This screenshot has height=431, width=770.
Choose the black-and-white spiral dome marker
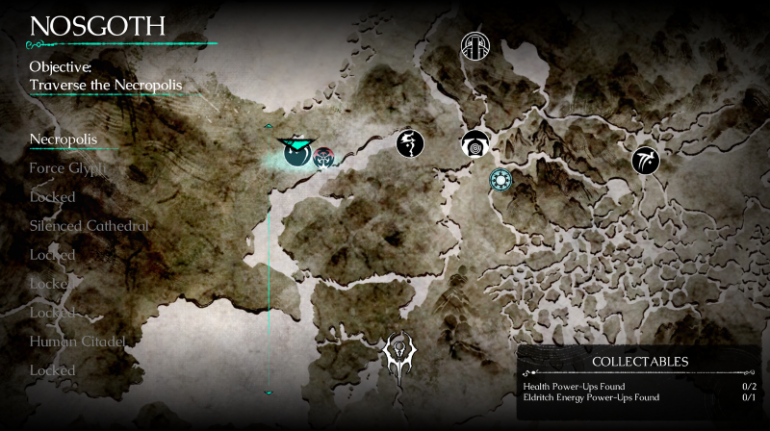tap(475, 145)
